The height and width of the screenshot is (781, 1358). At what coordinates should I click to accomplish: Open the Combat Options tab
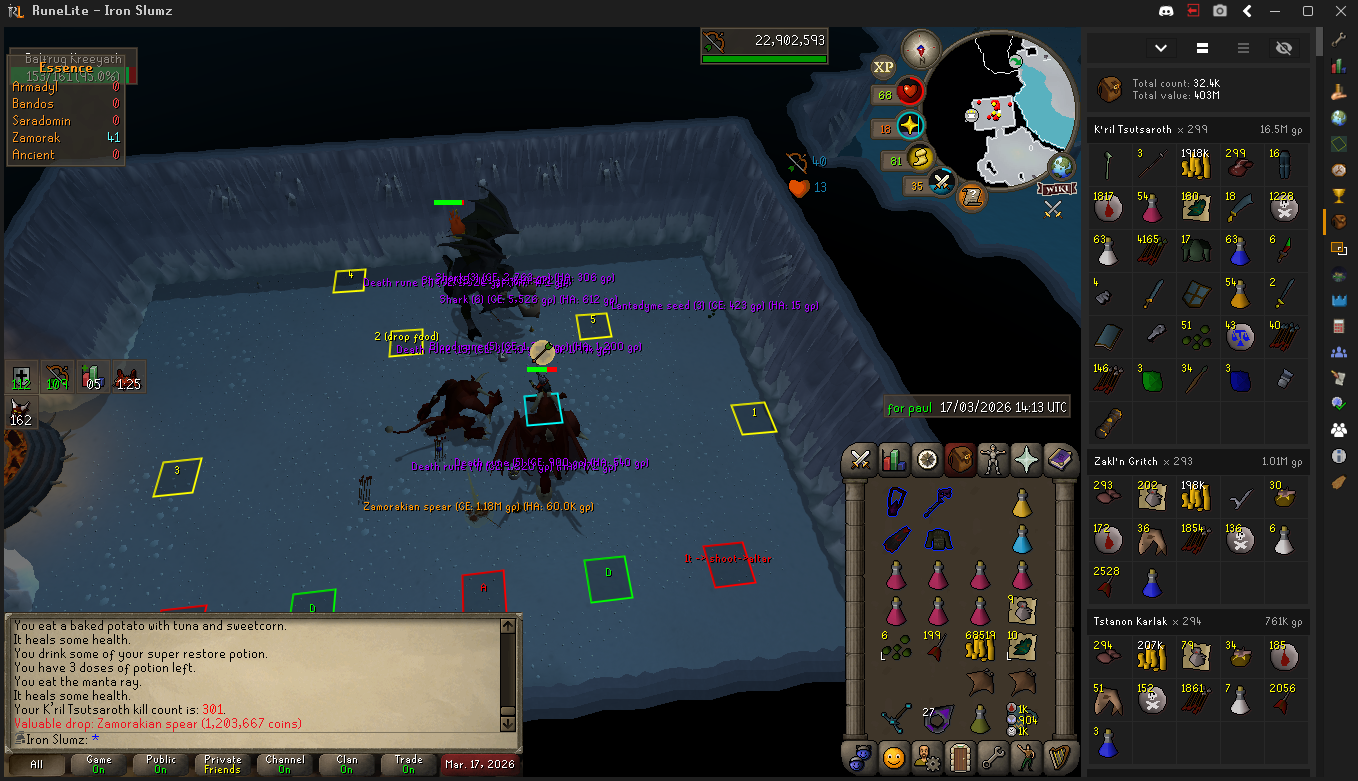[860, 460]
